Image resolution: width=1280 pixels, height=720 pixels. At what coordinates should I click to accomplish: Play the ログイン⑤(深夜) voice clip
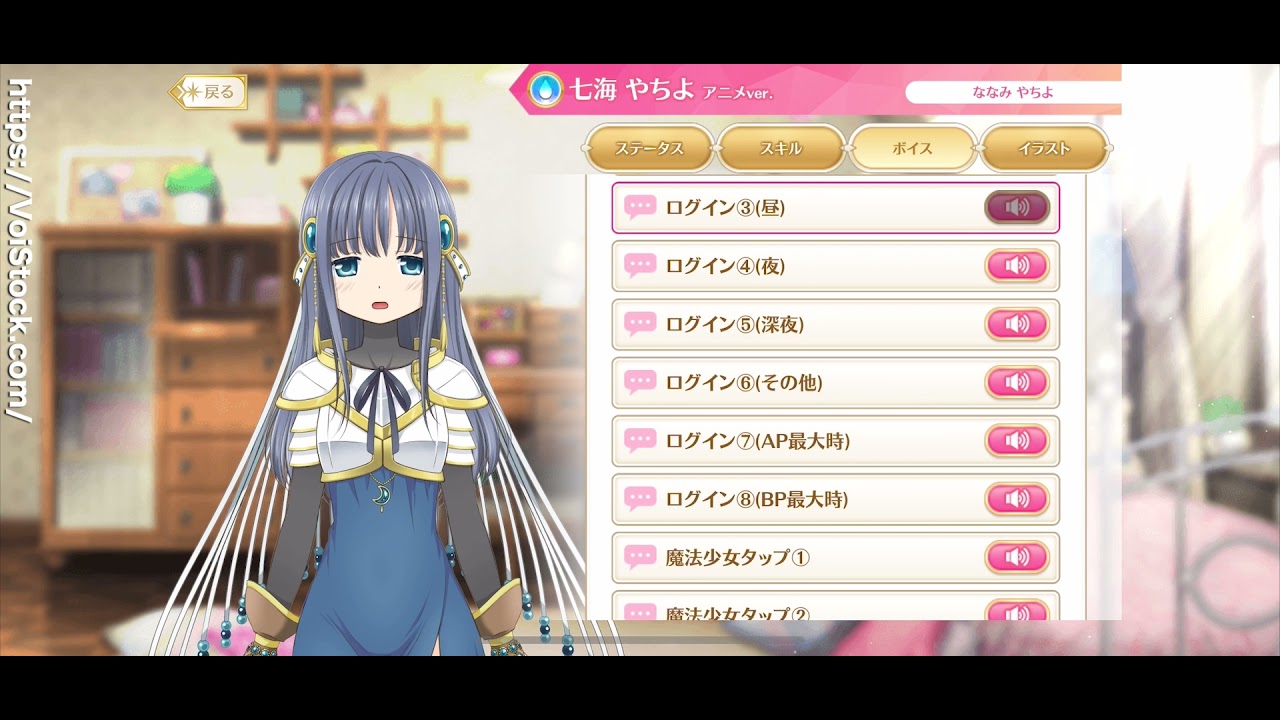pyautogui.click(x=1017, y=324)
